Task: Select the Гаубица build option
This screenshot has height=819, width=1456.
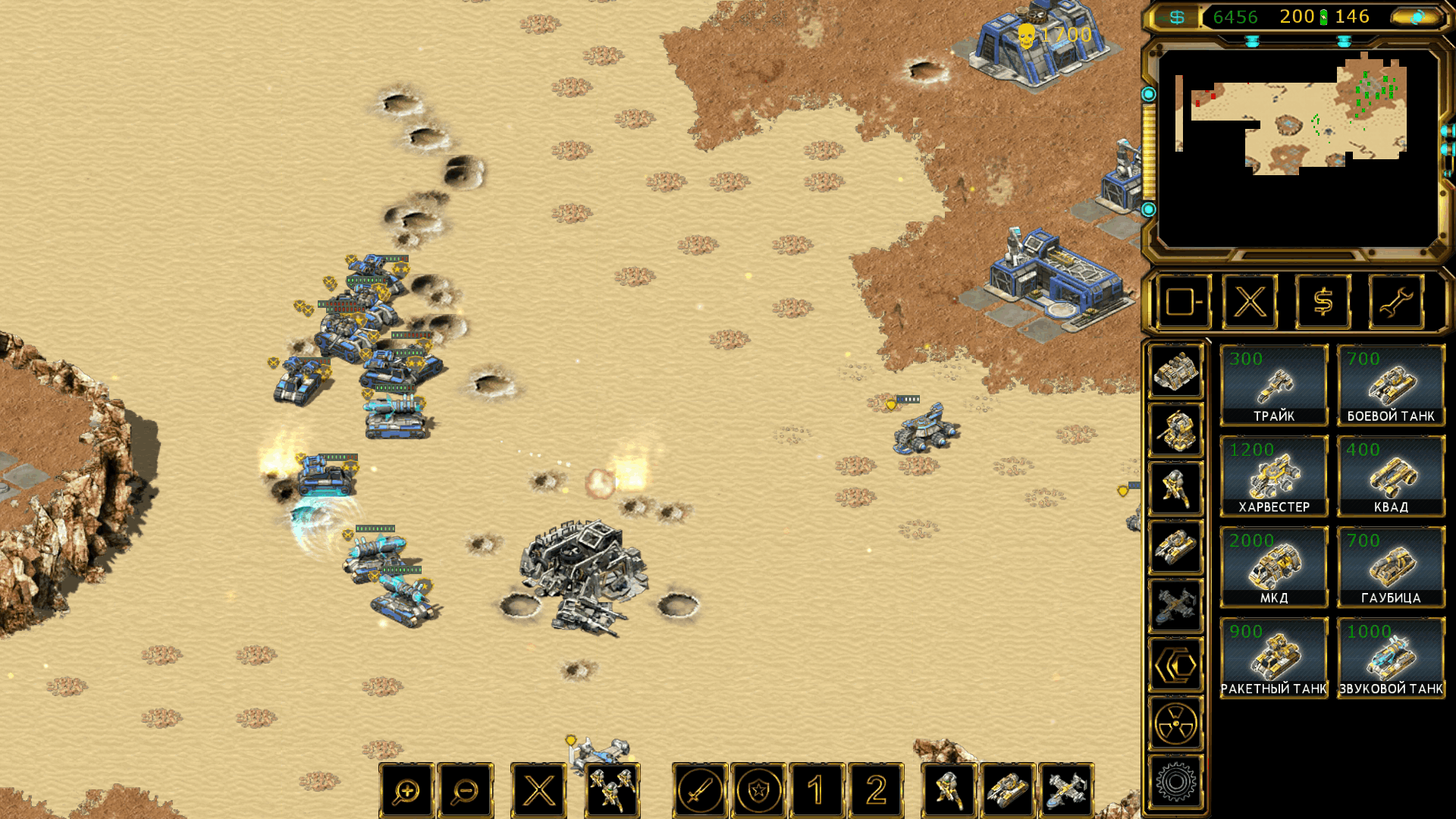Action: [1391, 567]
